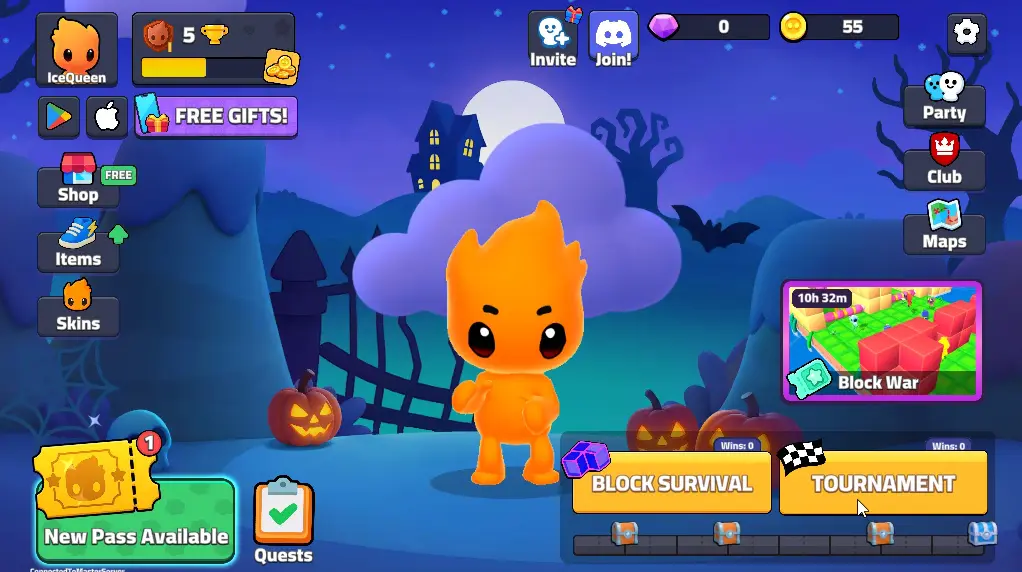Image resolution: width=1022 pixels, height=572 pixels.
Task: Open the trophy progress panel
Action: (213, 50)
